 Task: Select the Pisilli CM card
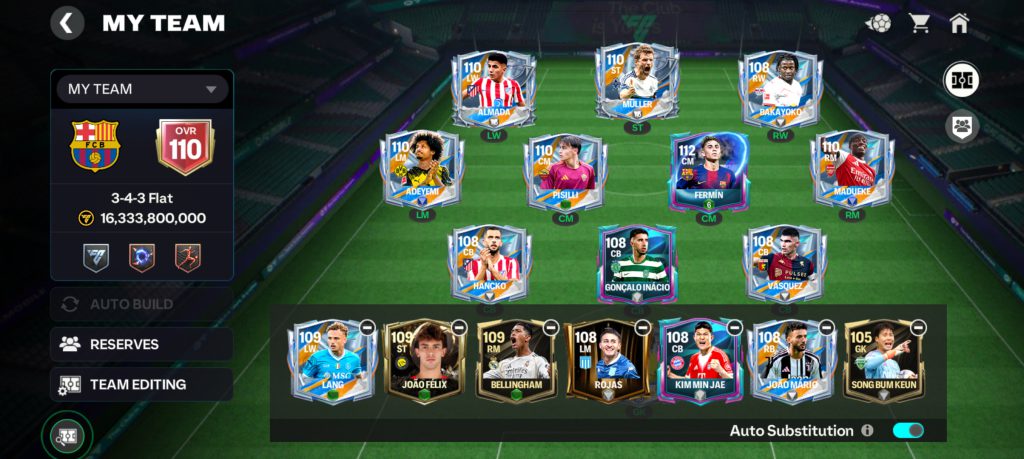(x=565, y=170)
